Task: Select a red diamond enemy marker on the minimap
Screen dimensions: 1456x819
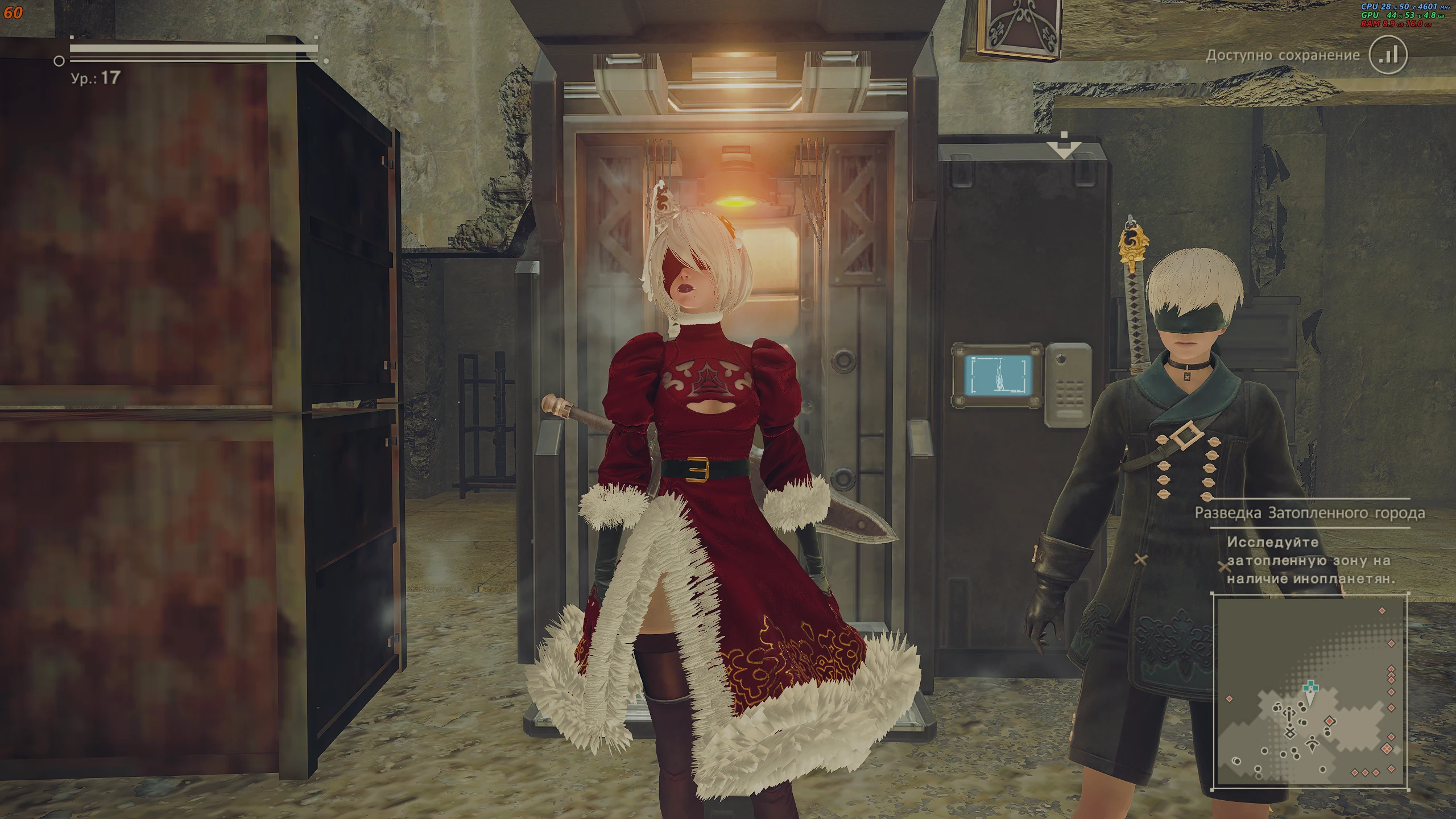Action: [1391, 690]
